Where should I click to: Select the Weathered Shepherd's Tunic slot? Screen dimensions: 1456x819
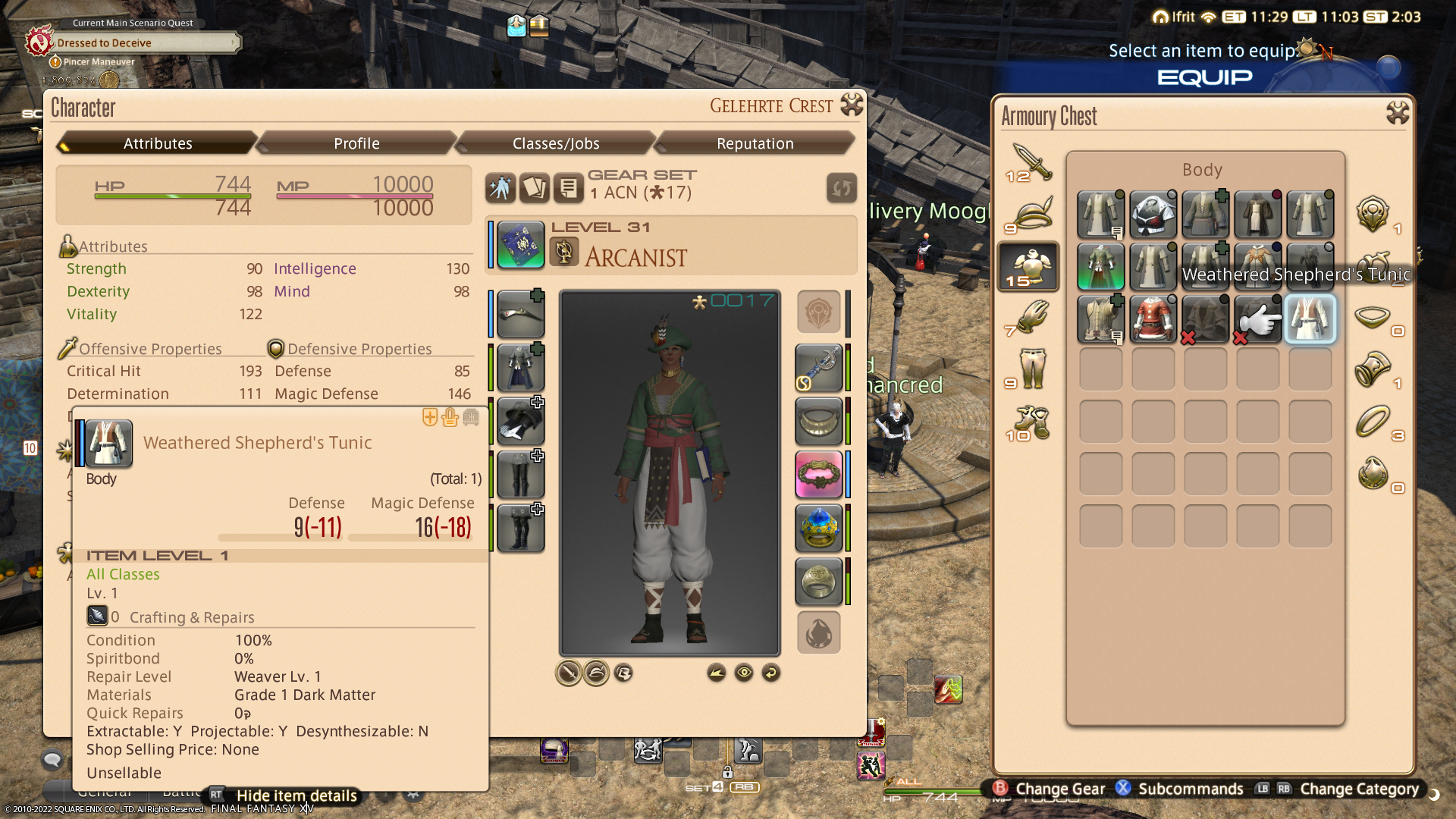[x=1310, y=319]
